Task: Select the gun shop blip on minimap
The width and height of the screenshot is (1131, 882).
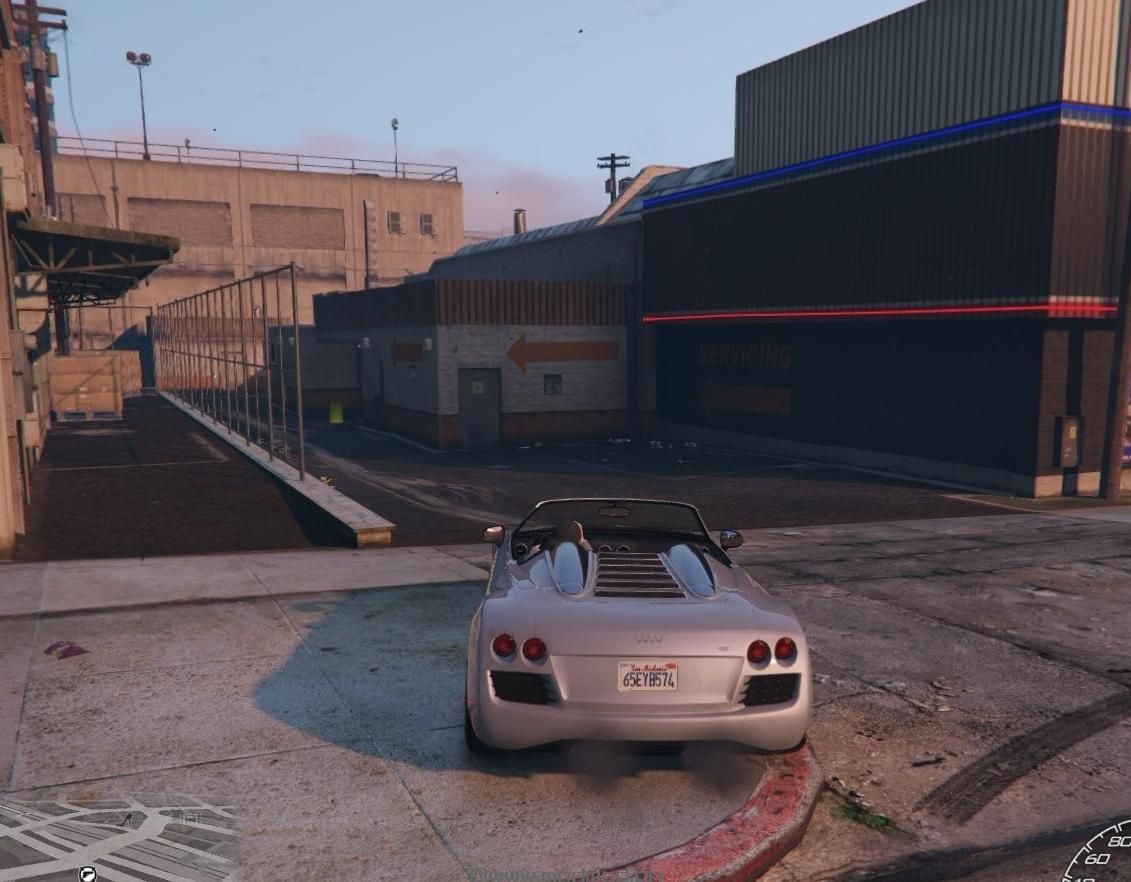Action: pyautogui.click(x=88, y=874)
